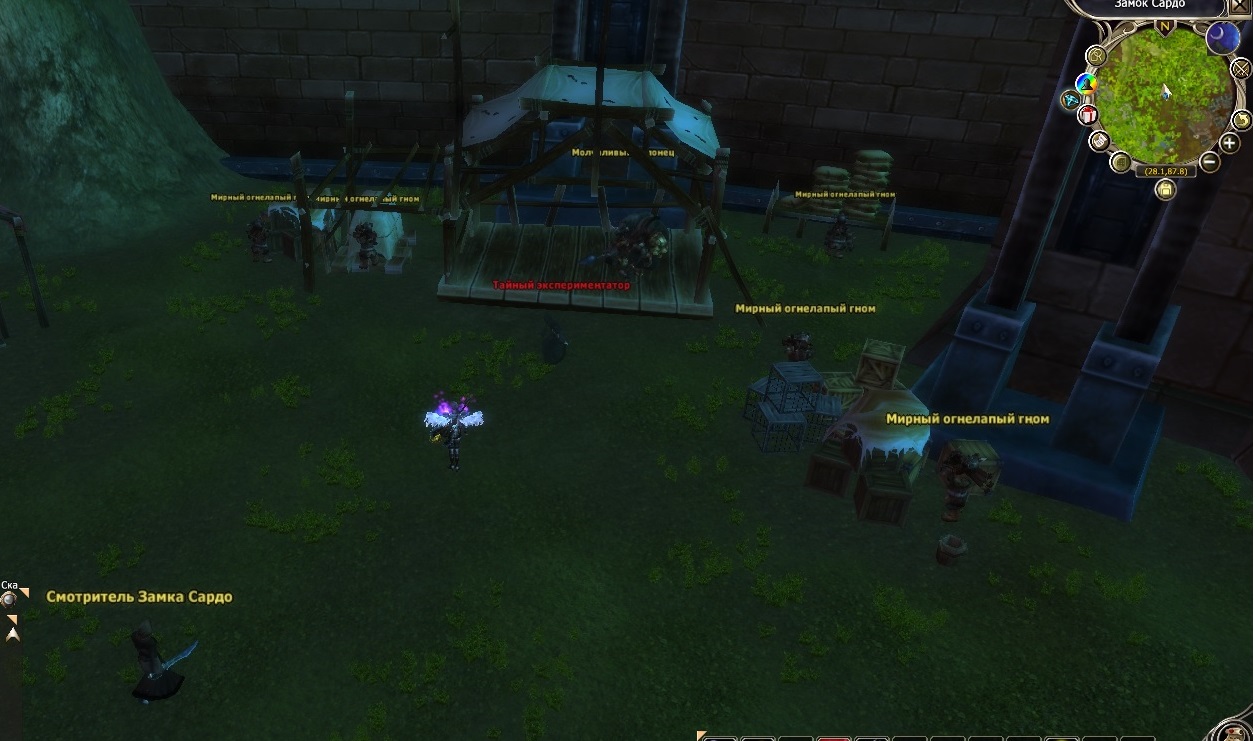Image resolution: width=1255 pixels, height=741 pixels.
Task: Click the minimap zoom-in plus button
Action: [1229, 142]
